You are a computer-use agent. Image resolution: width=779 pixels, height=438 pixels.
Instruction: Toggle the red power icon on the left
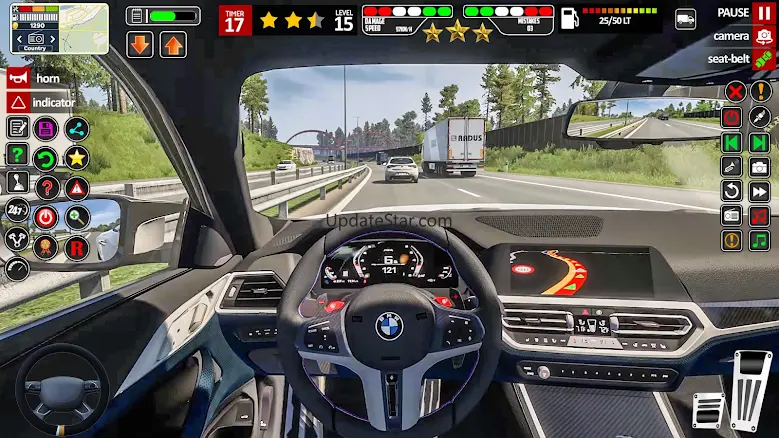[46, 216]
